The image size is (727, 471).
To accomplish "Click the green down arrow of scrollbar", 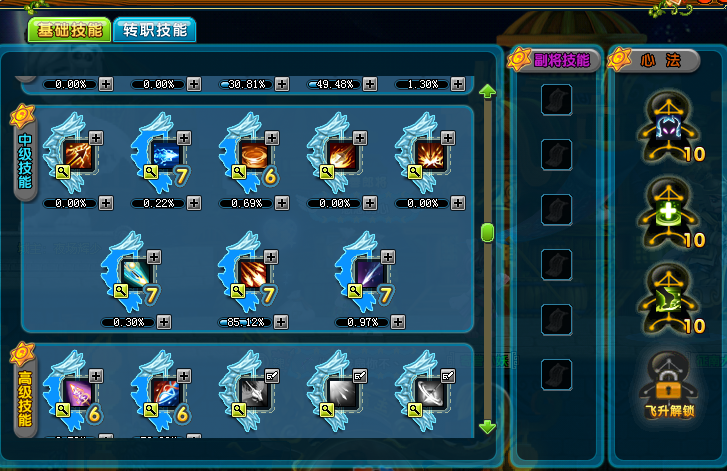I will tap(487, 427).
